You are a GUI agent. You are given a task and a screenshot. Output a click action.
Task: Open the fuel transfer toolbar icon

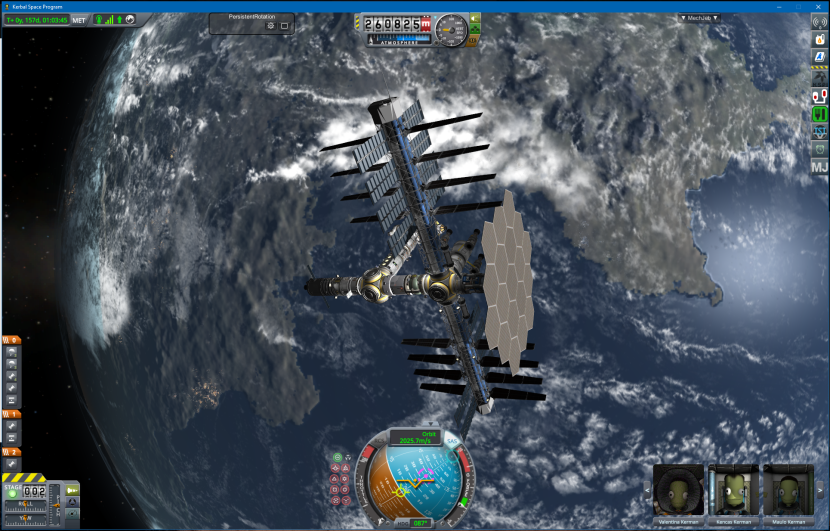[x=819, y=96]
